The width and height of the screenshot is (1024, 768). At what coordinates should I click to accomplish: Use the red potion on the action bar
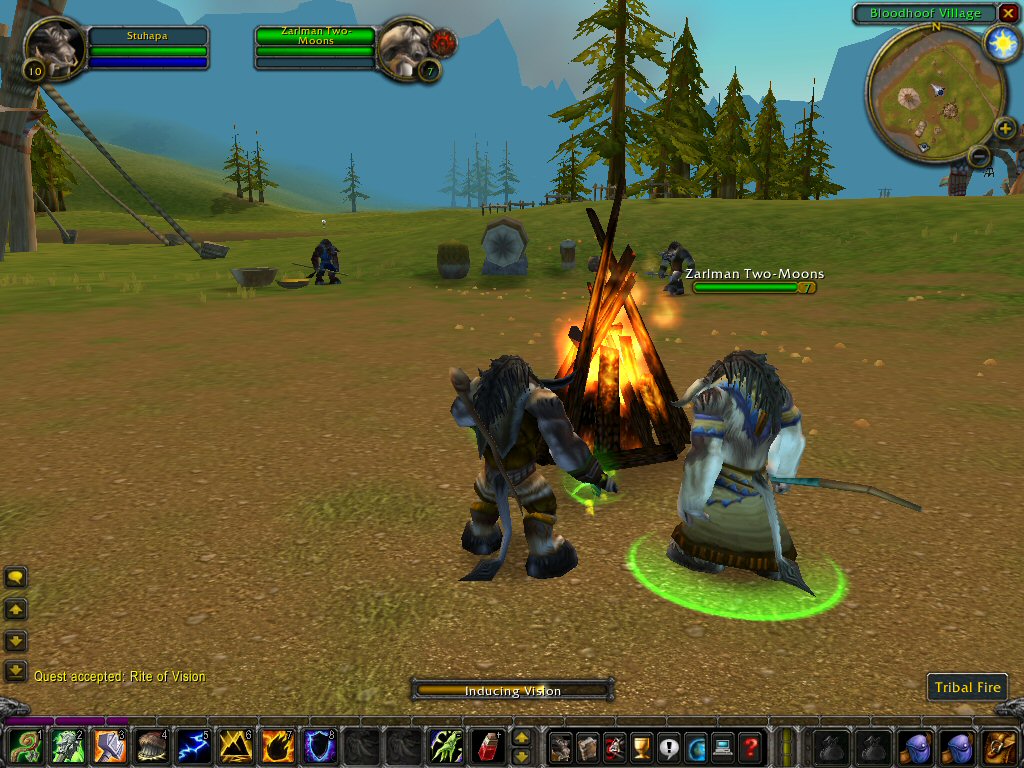pyautogui.click(x=487, y=746)
